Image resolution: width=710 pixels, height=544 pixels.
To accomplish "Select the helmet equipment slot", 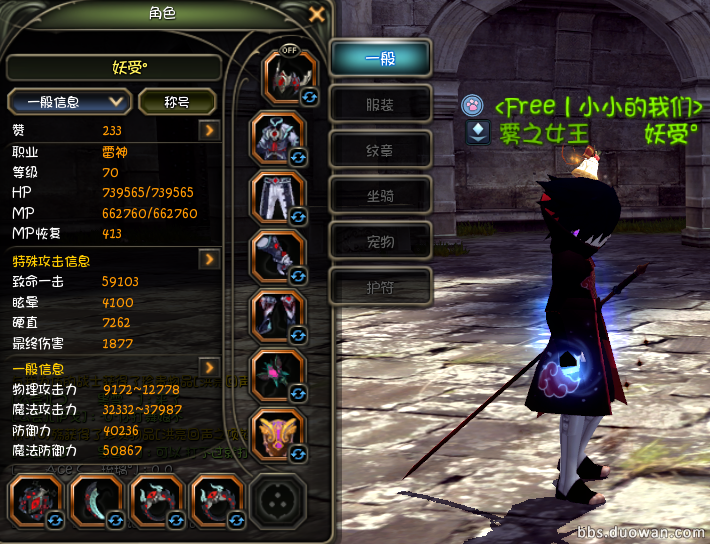I will point(289,78).
